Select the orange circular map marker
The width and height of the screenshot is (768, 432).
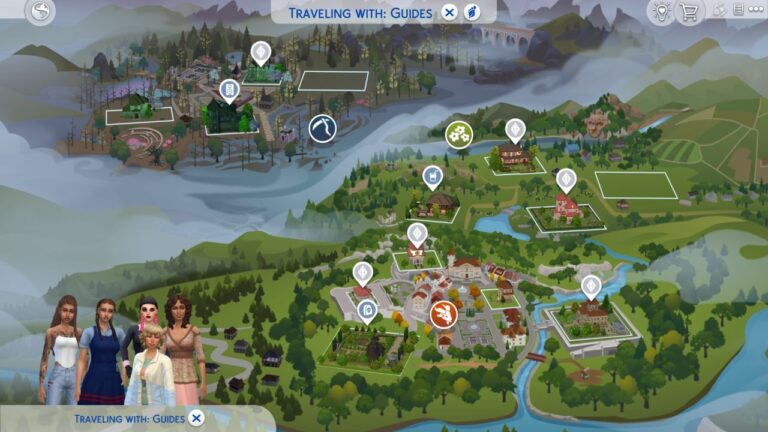point(442,314)
